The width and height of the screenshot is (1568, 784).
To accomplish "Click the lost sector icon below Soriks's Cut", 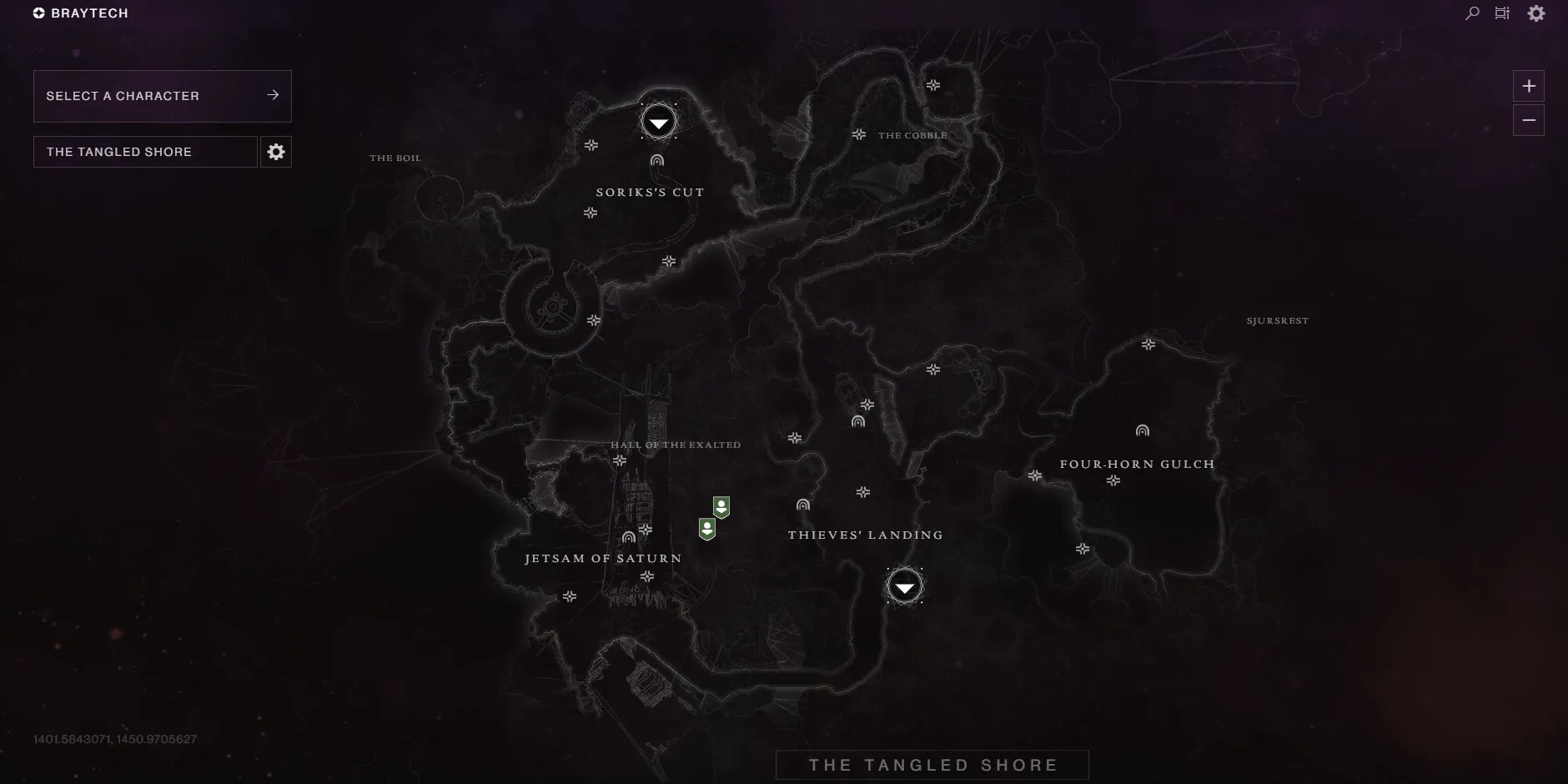I will [659, 159].
